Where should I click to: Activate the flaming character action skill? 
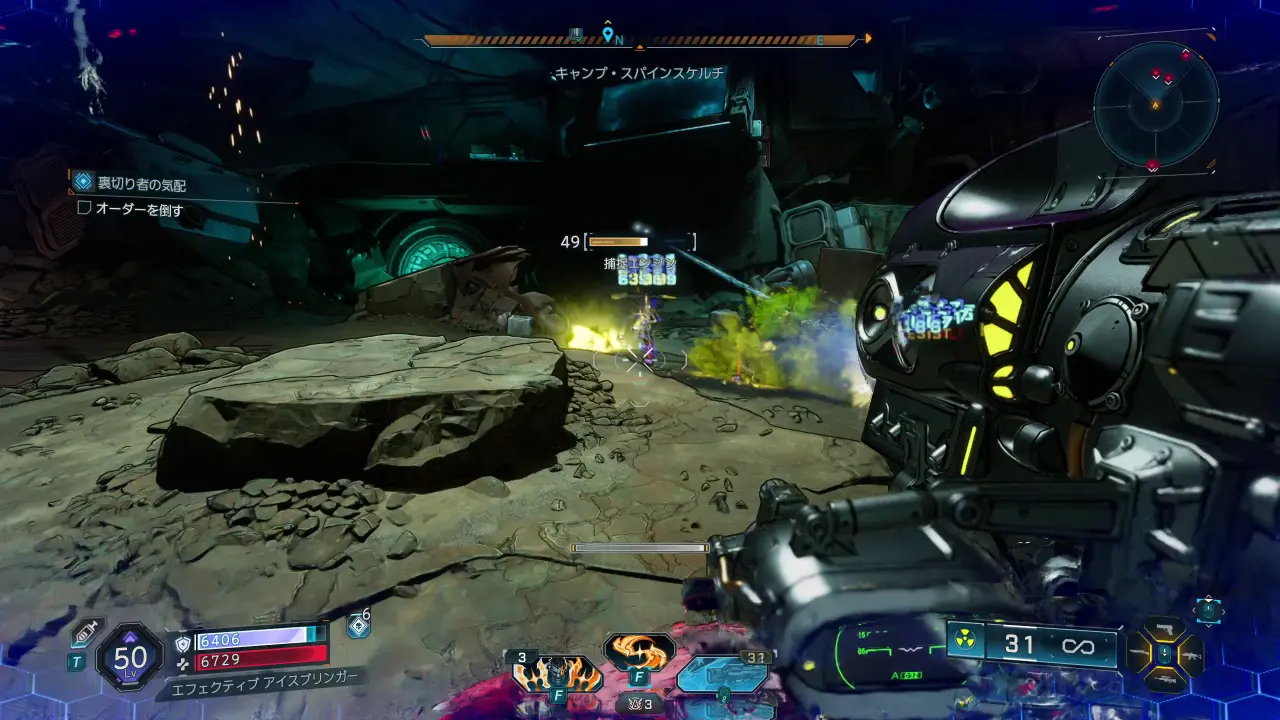pyautogui.click(x=557, y=672)
